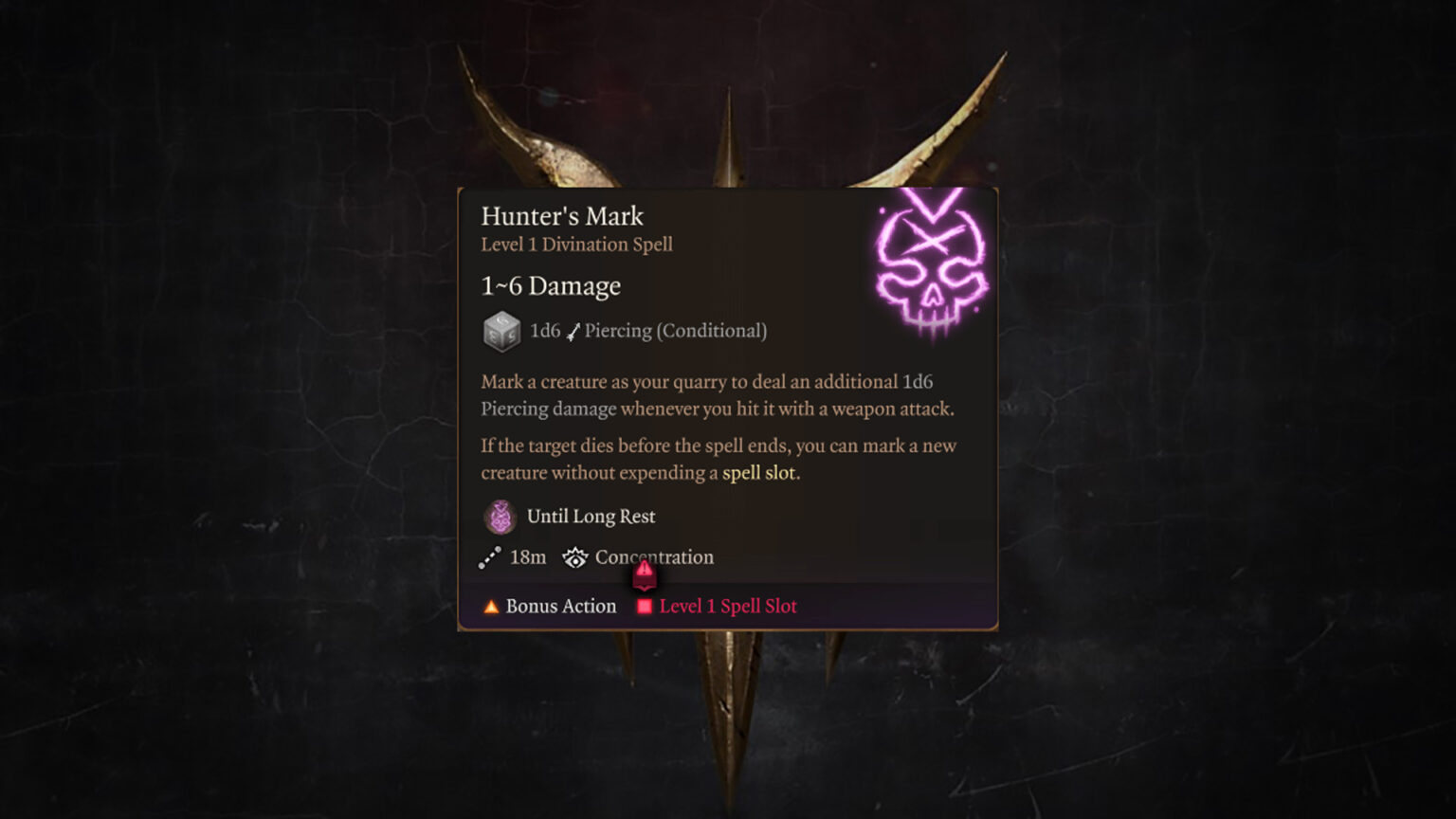Click the Concentration eye icon
Viewport: 1456px width, 819px height.
click(576, 557)
